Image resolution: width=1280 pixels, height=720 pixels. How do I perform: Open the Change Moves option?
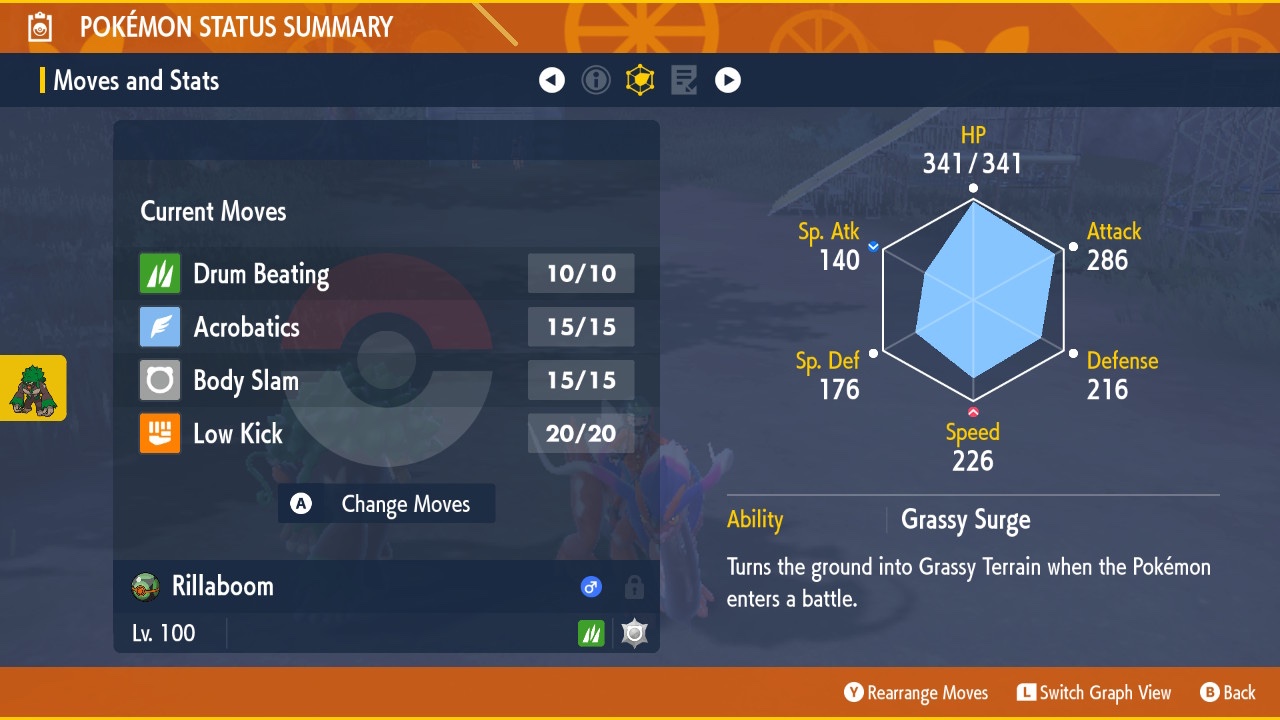tap(387, 504)
